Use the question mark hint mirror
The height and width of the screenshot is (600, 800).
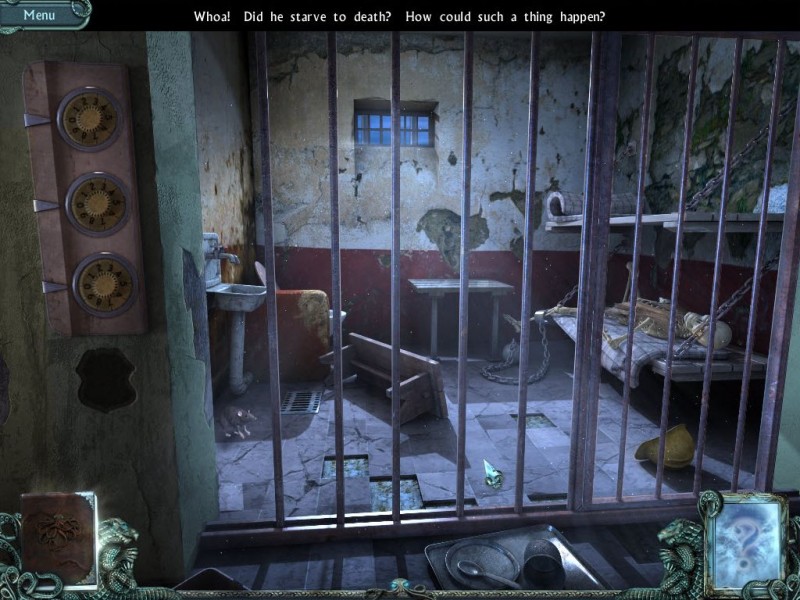[743, 539]
